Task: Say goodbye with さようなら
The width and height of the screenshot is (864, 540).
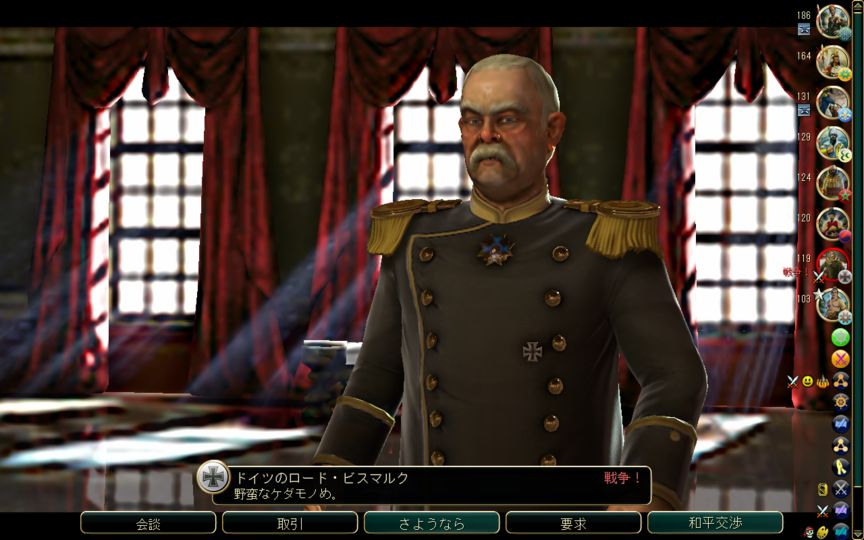Action: coord(431,523)
